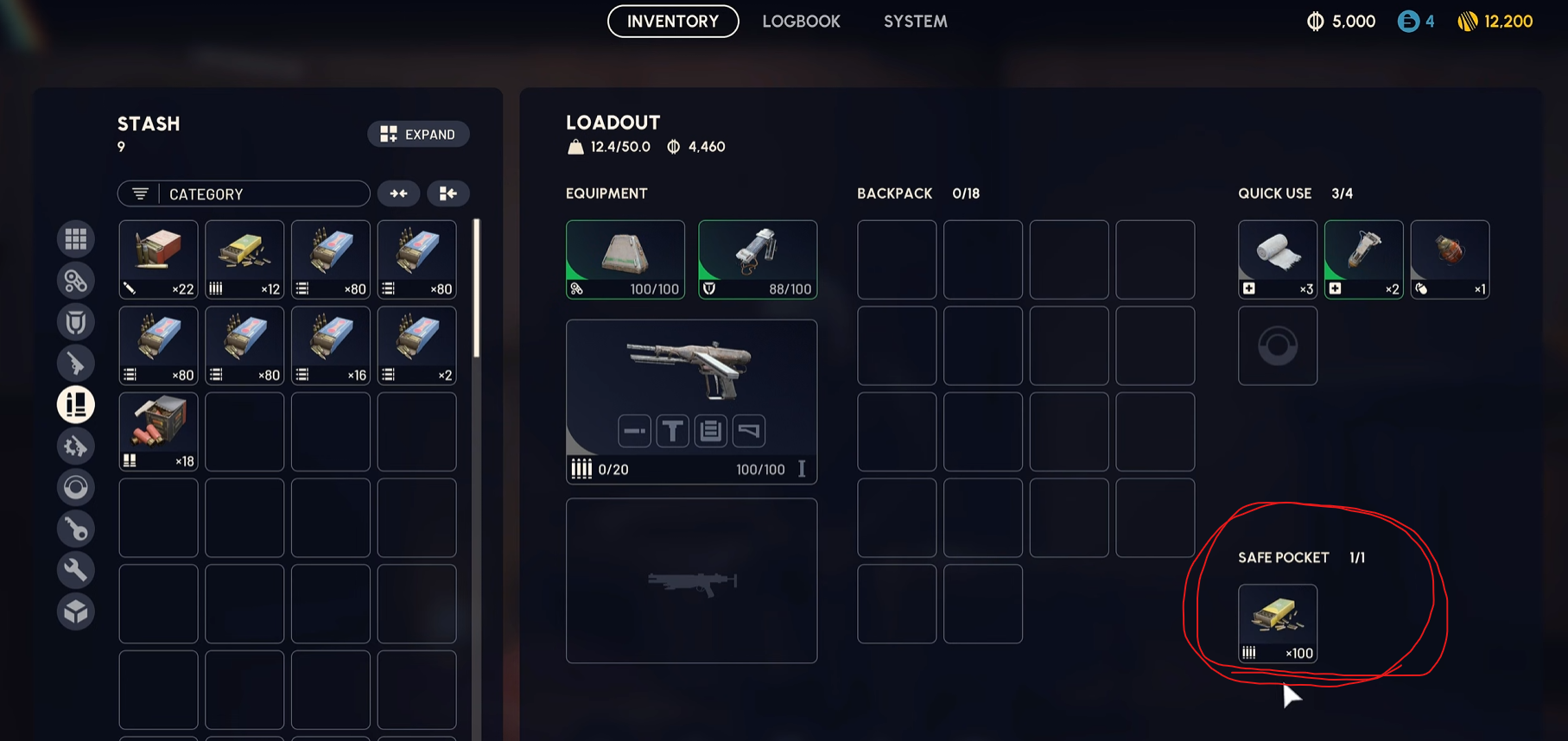Viewport: 1568px width, 741px height.
Task: Select the x100 ammo in safe pocket
Action: click(1277, 623)
